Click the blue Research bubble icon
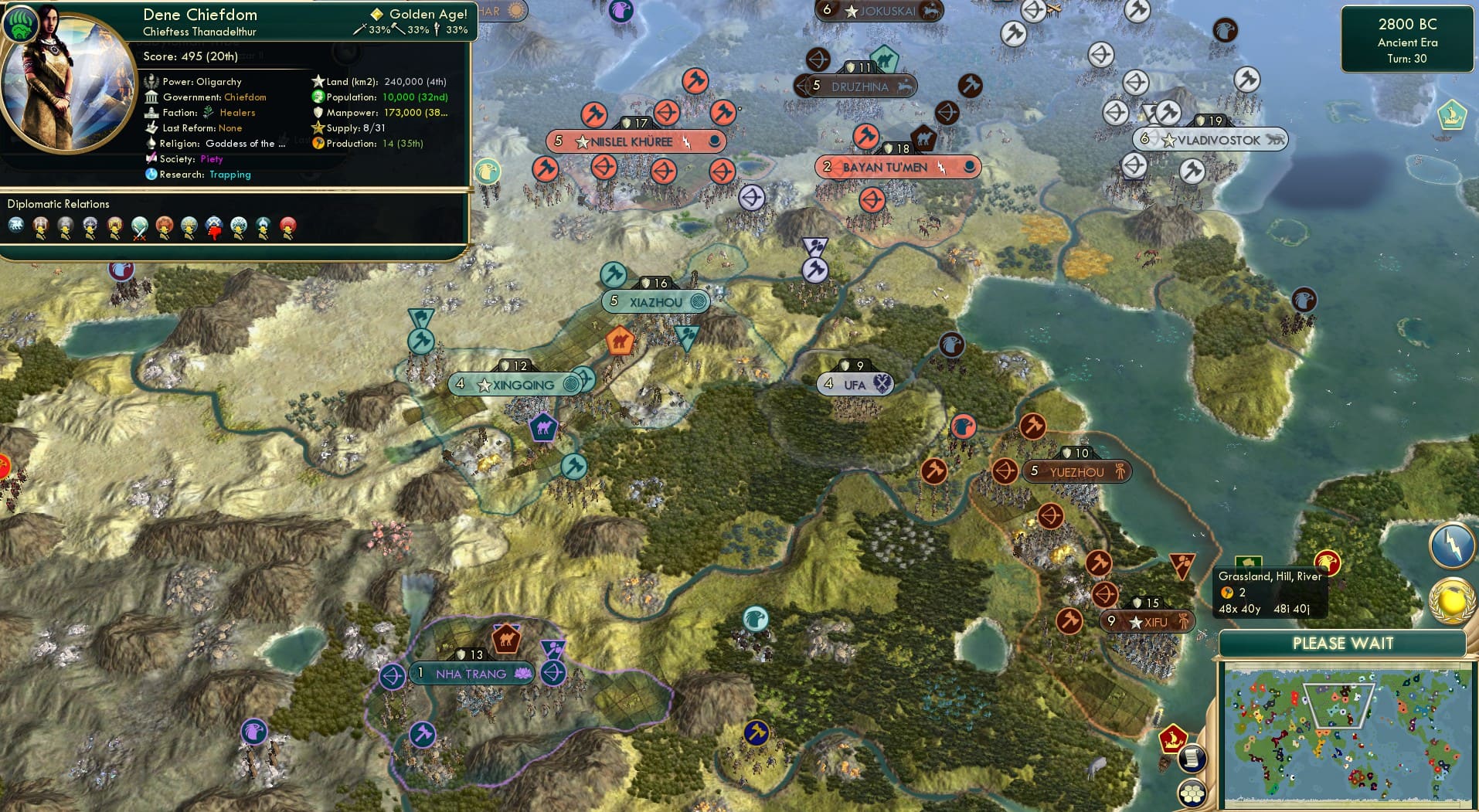 pyautogui.click(x=153, y=175)
